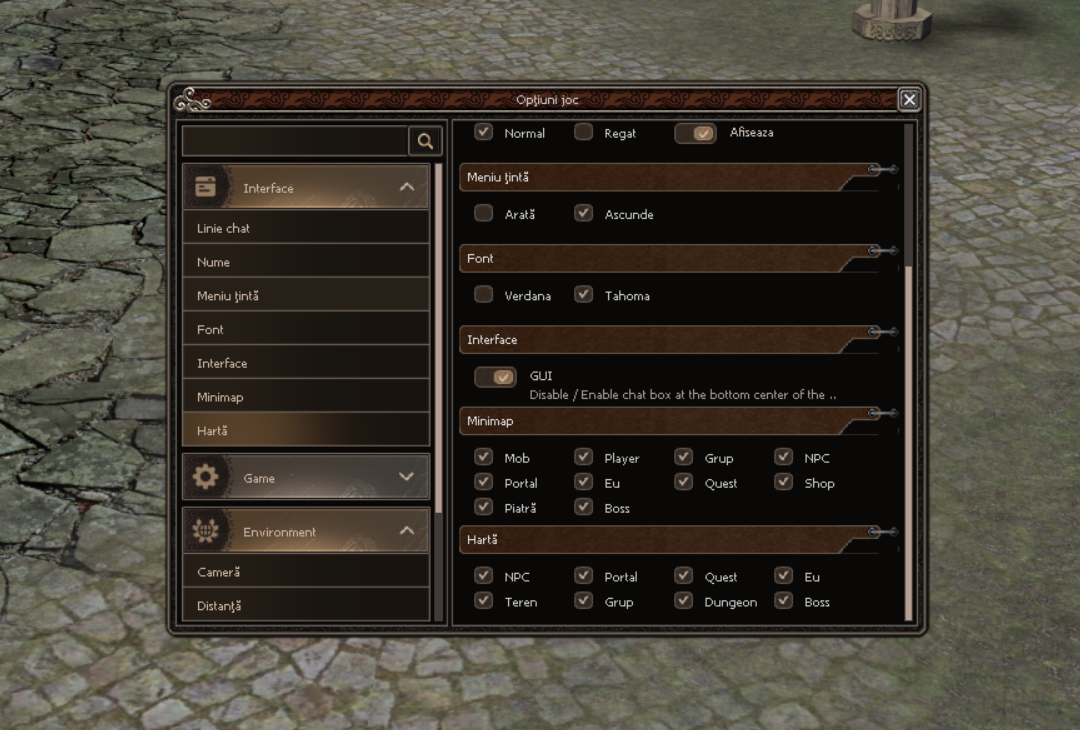Go to Meniu țintă in sidebar

click(305, 296)
